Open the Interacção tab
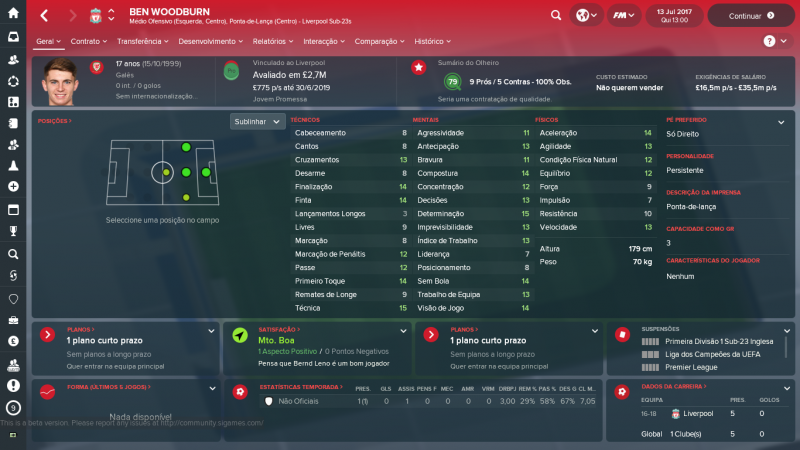Screen dimensions: 800x450 323,41
